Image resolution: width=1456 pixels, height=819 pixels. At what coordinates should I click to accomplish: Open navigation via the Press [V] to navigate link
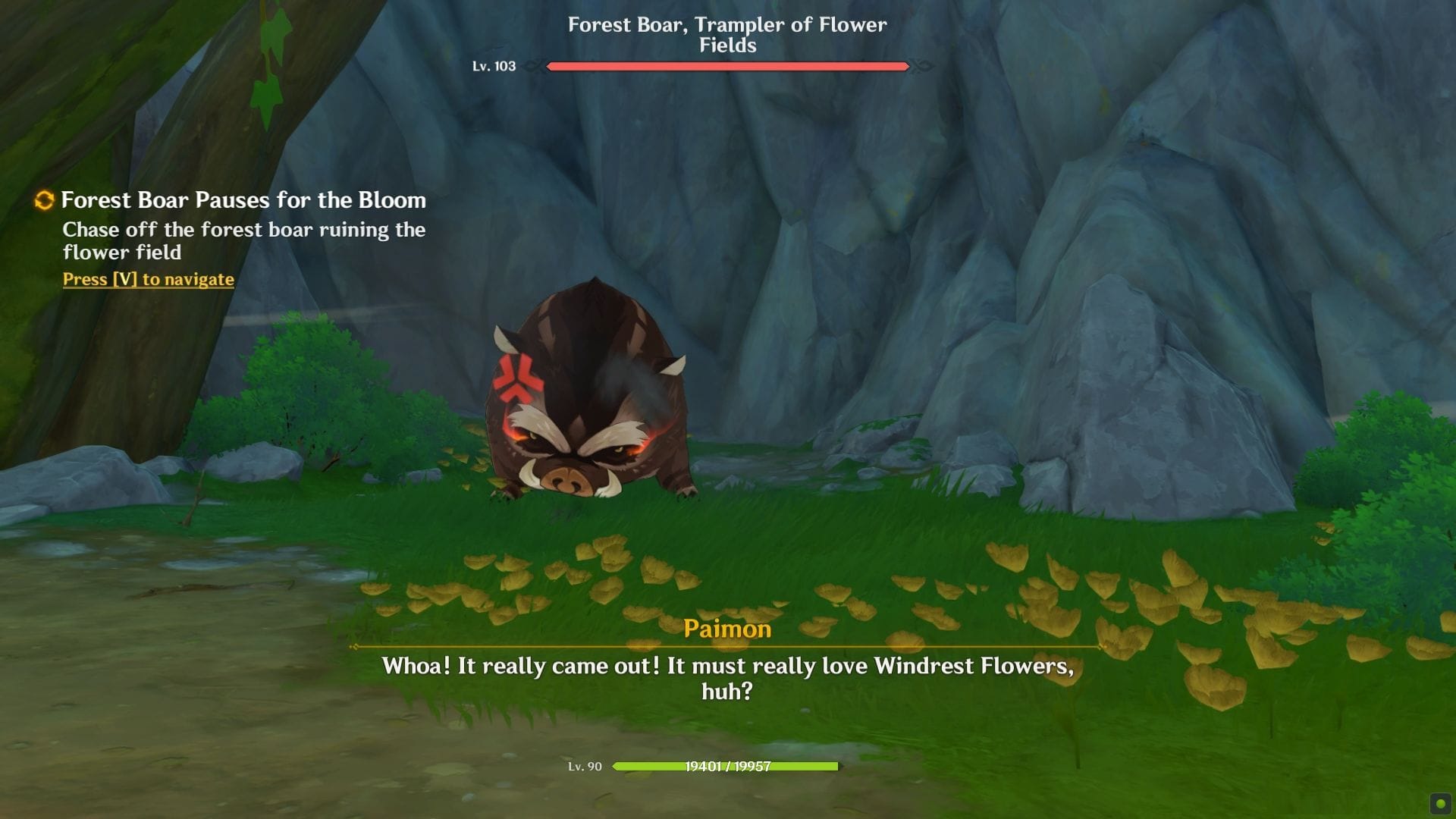tap(148, 279)
